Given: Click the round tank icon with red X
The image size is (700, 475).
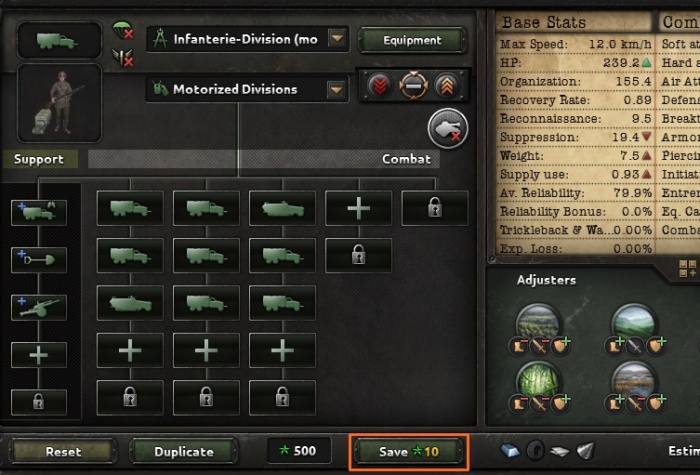Looking at the screenshot, I should tap(447, 130).
